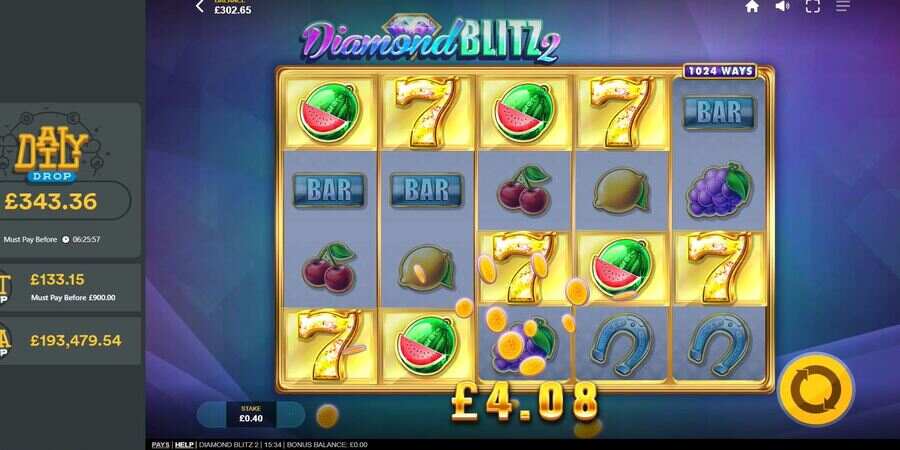Viewport: 900px width, 450px height.
Task: Open the HELP link
Action: point(184,444)
